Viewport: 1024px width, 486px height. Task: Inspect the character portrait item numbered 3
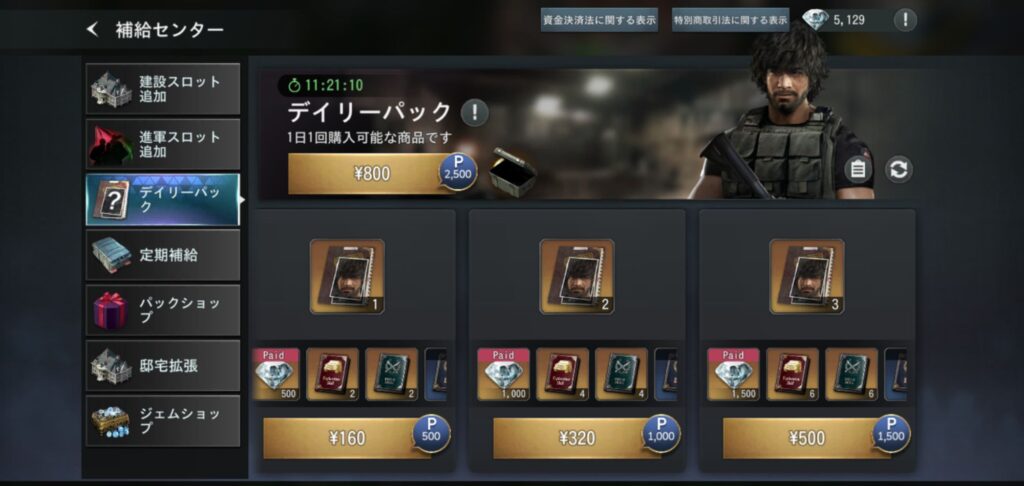(806, 276)
